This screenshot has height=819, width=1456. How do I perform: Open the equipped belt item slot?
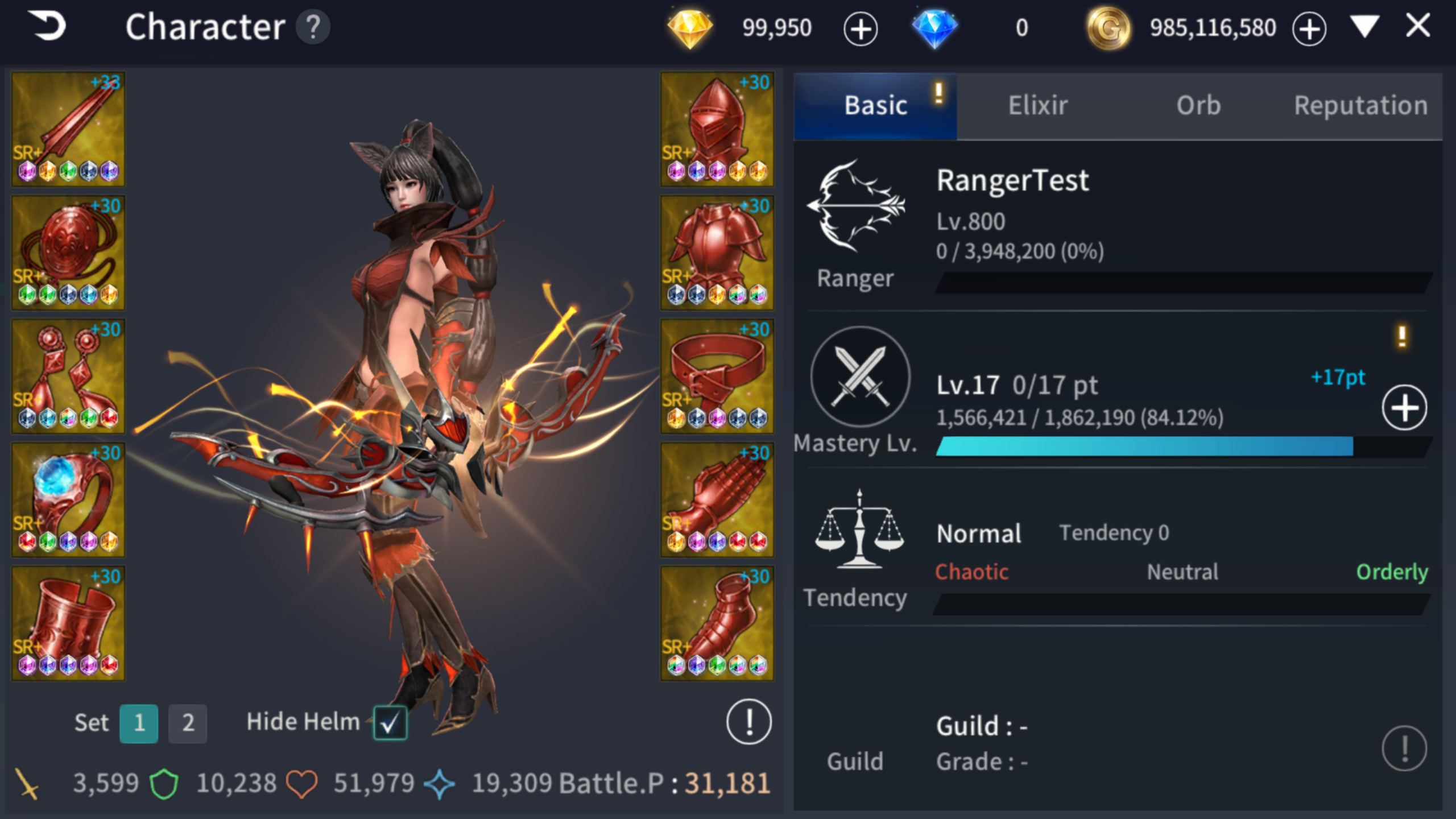tap(717, 375)
